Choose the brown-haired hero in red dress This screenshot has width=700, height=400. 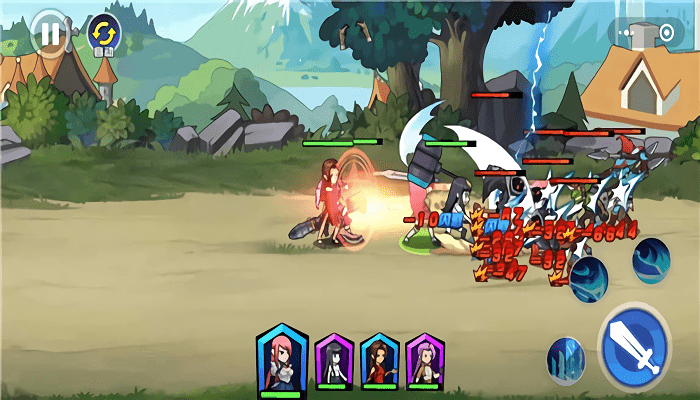click(380, 361)
